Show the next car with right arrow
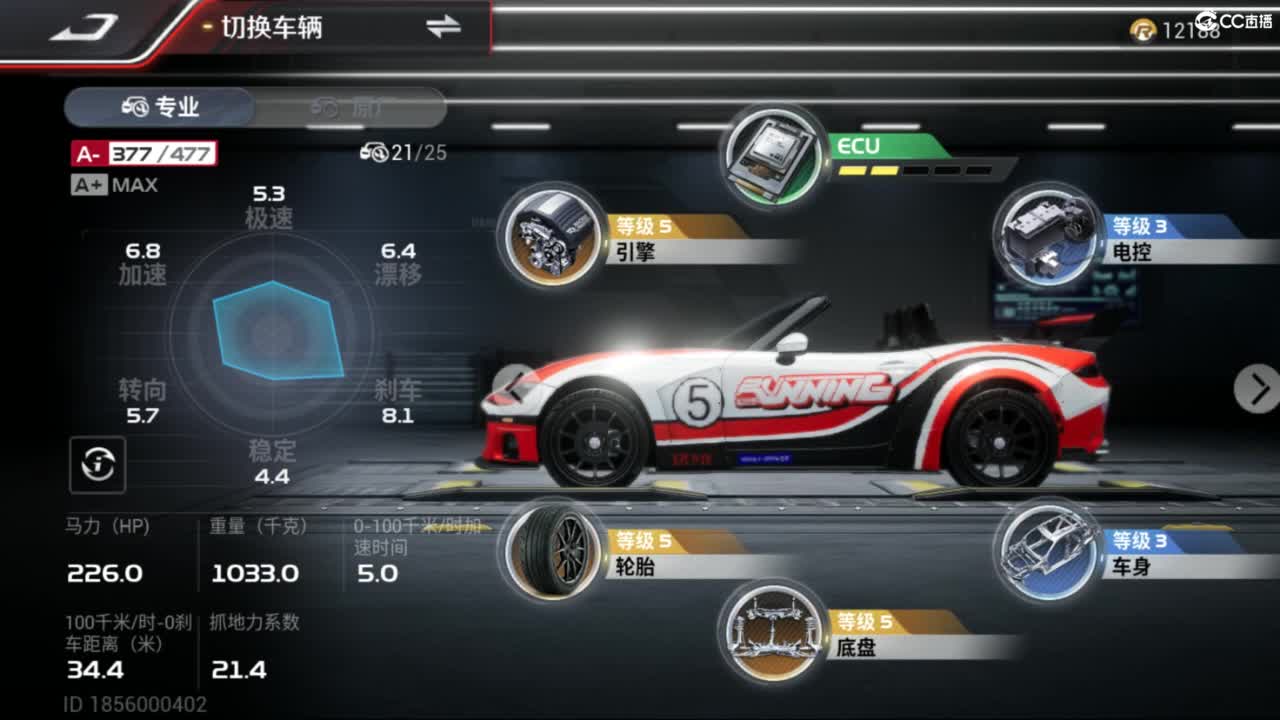 click(1257, 388)
